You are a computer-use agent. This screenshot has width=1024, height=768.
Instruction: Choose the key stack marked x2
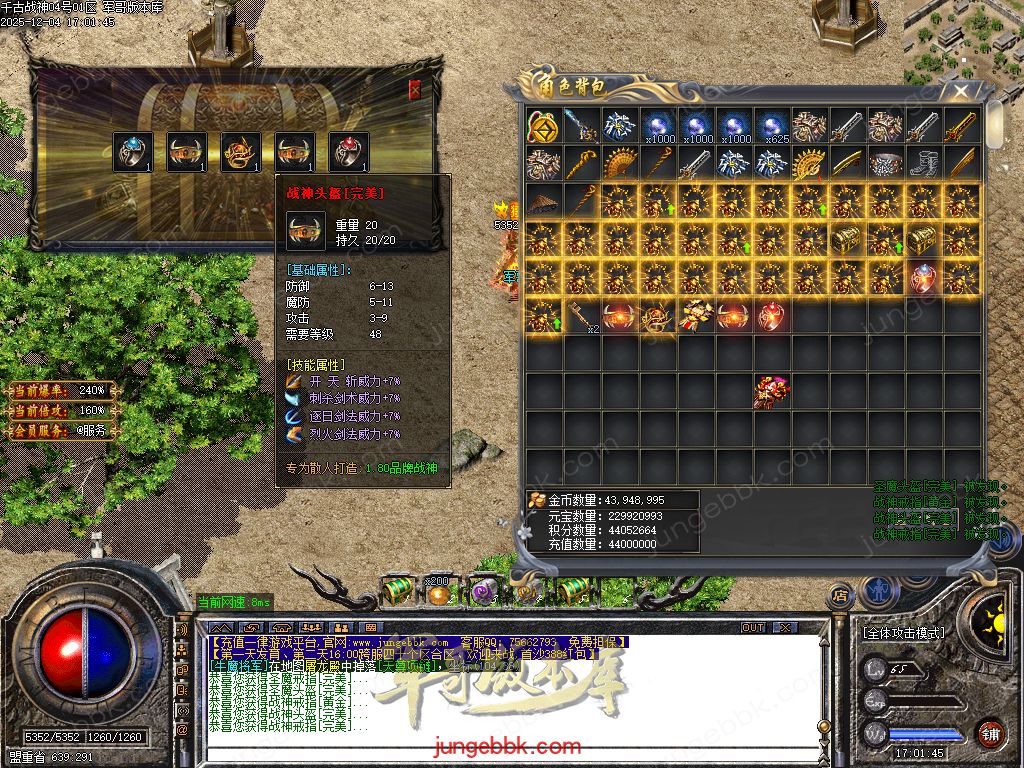[x=581, y=316]
